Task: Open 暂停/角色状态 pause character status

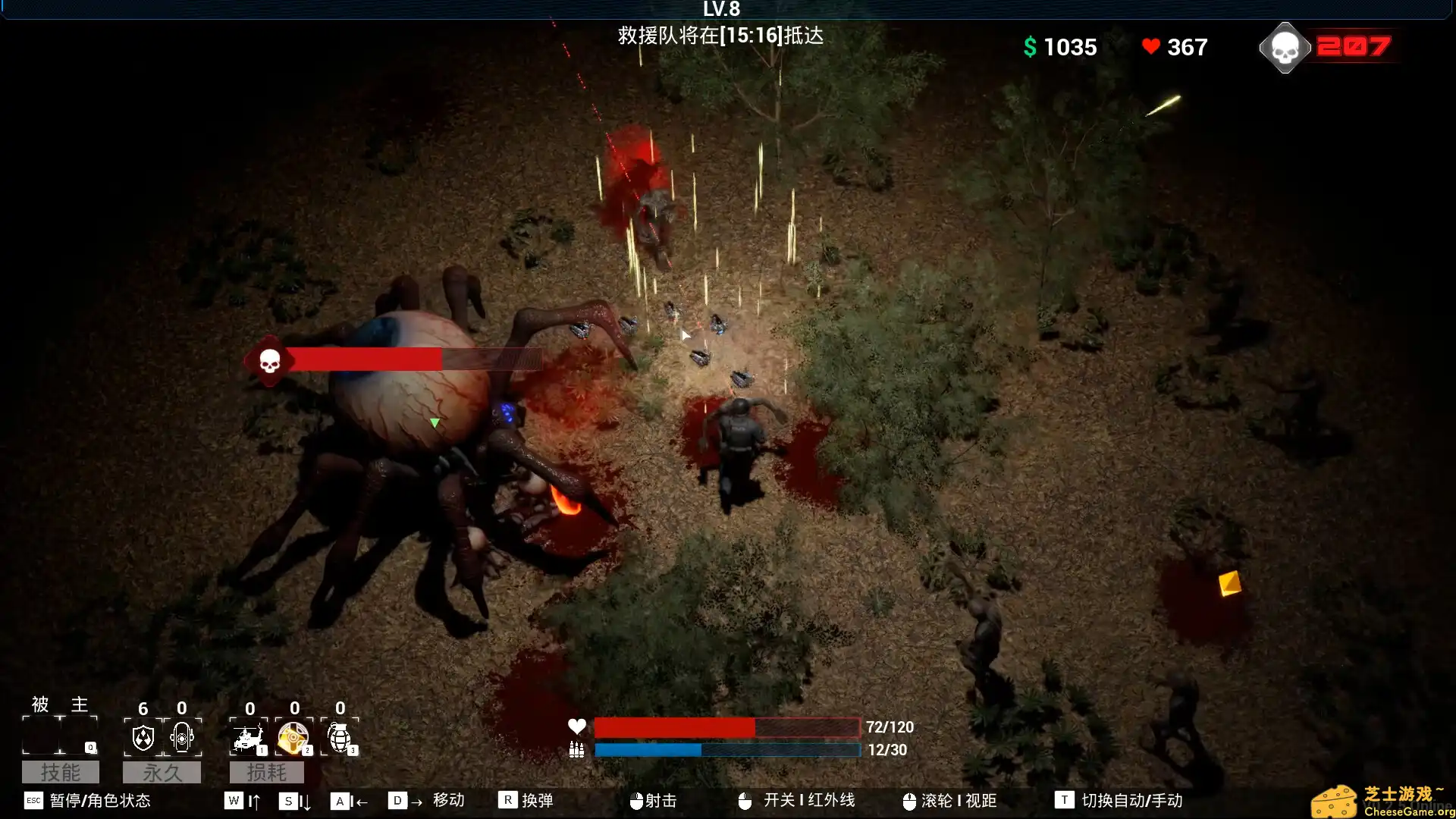Action: (x=99, y=802)
